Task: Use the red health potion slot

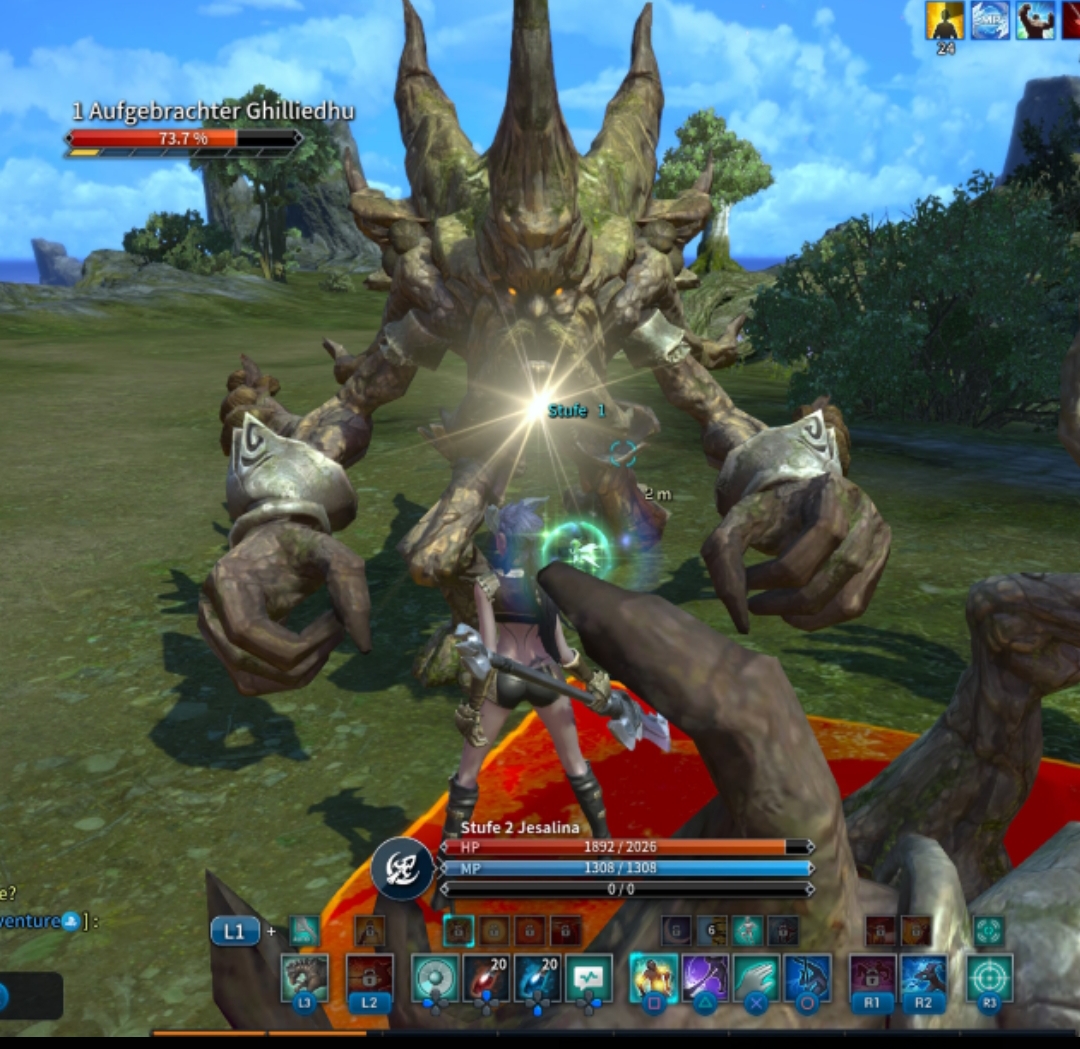Action: coord(485,977)
